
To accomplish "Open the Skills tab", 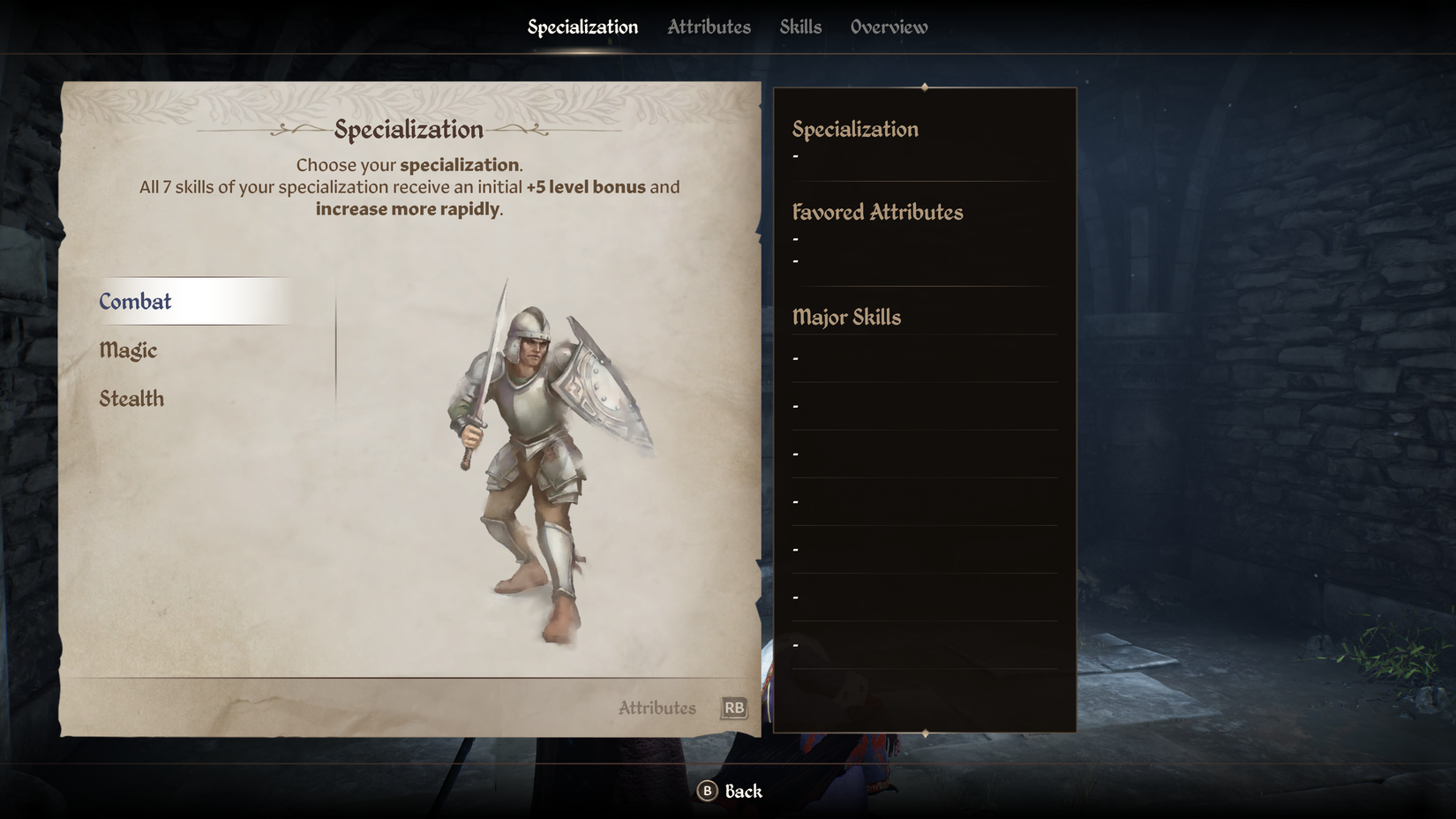I will (800, 27).
